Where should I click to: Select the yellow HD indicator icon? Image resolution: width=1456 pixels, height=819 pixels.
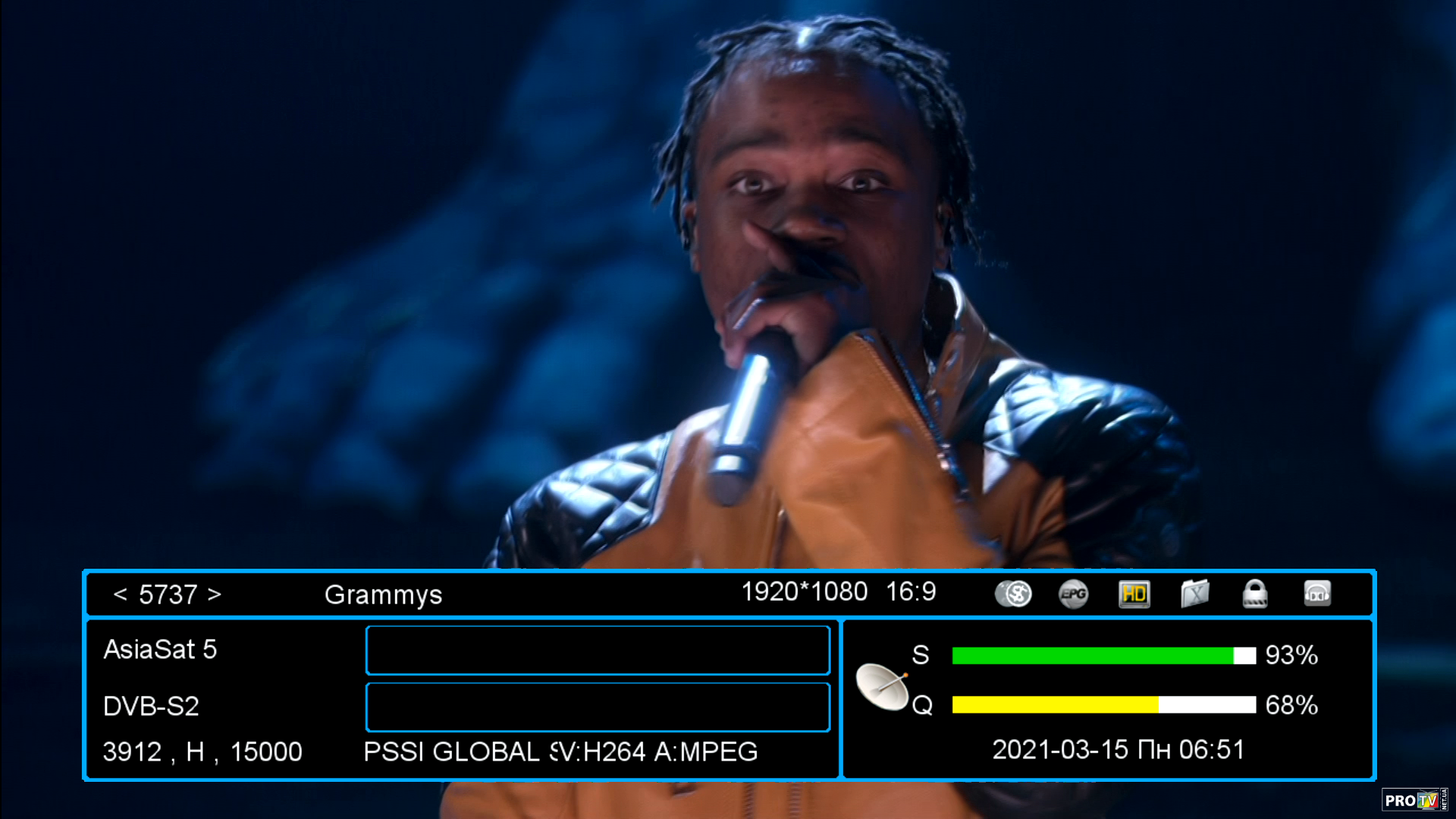click(1134, 594)
